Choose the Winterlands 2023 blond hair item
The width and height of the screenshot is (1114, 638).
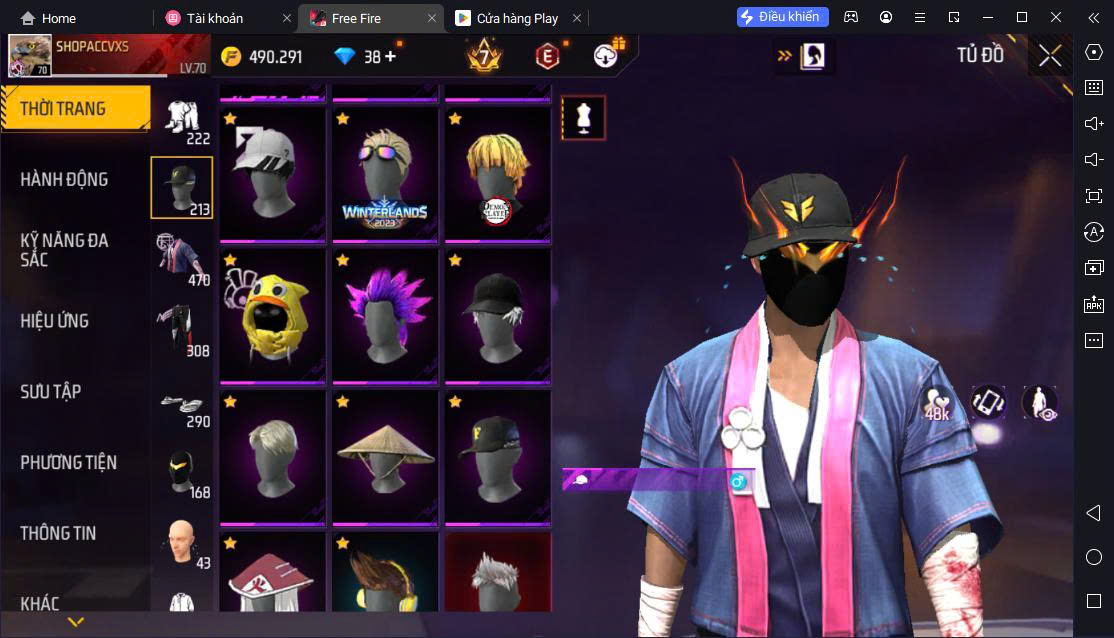pyautogui.click(x=385, y=173)
